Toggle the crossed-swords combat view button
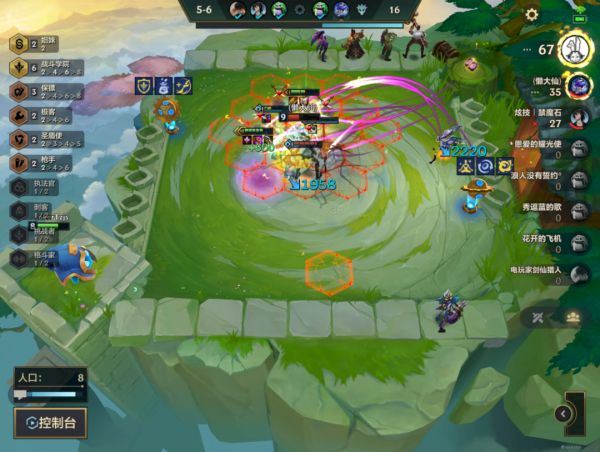The image size is (600, 452). tap(539, 318)
